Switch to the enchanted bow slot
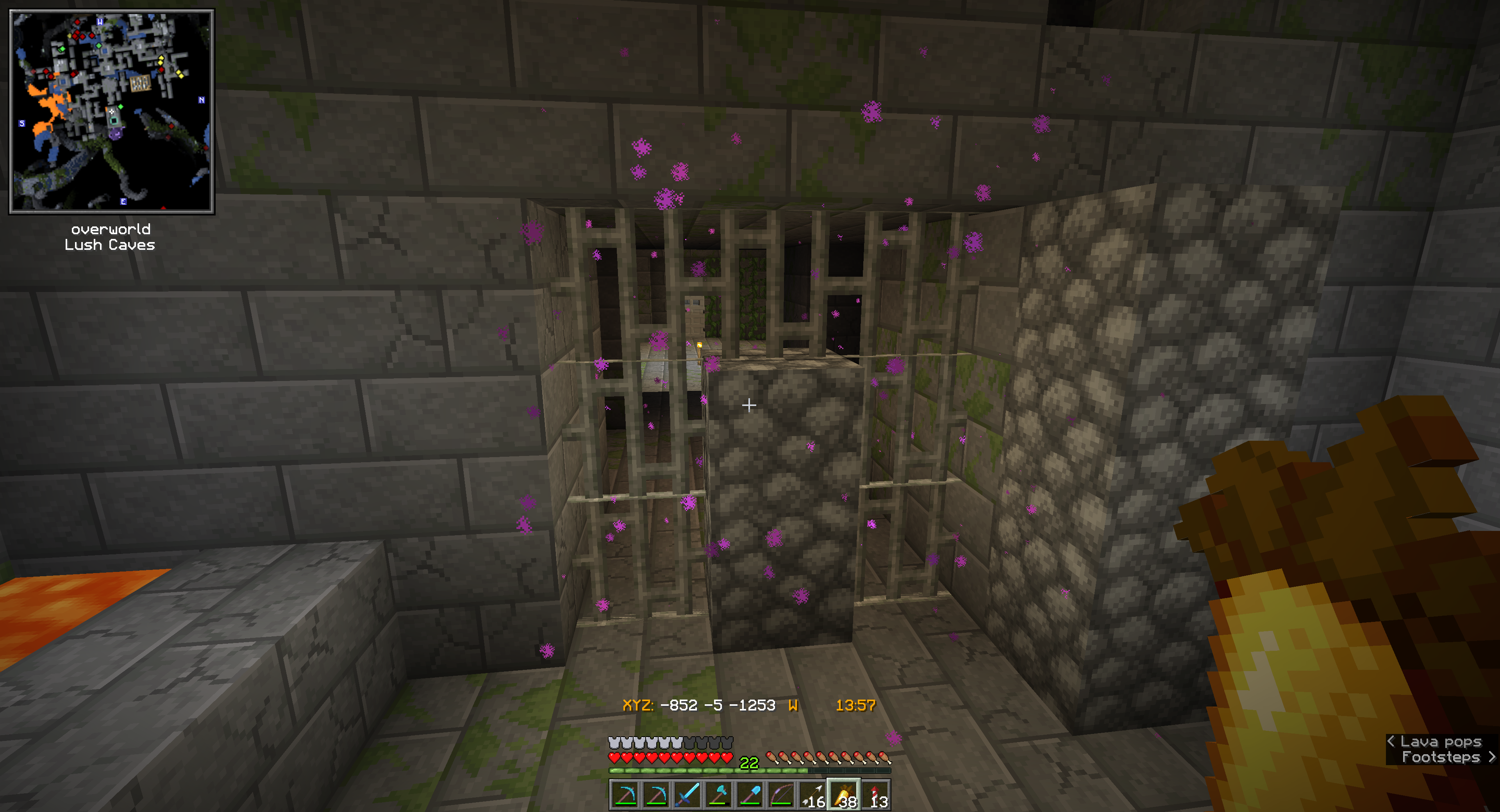The height and width of the screenshot is (812, 1500). [781, 795]
